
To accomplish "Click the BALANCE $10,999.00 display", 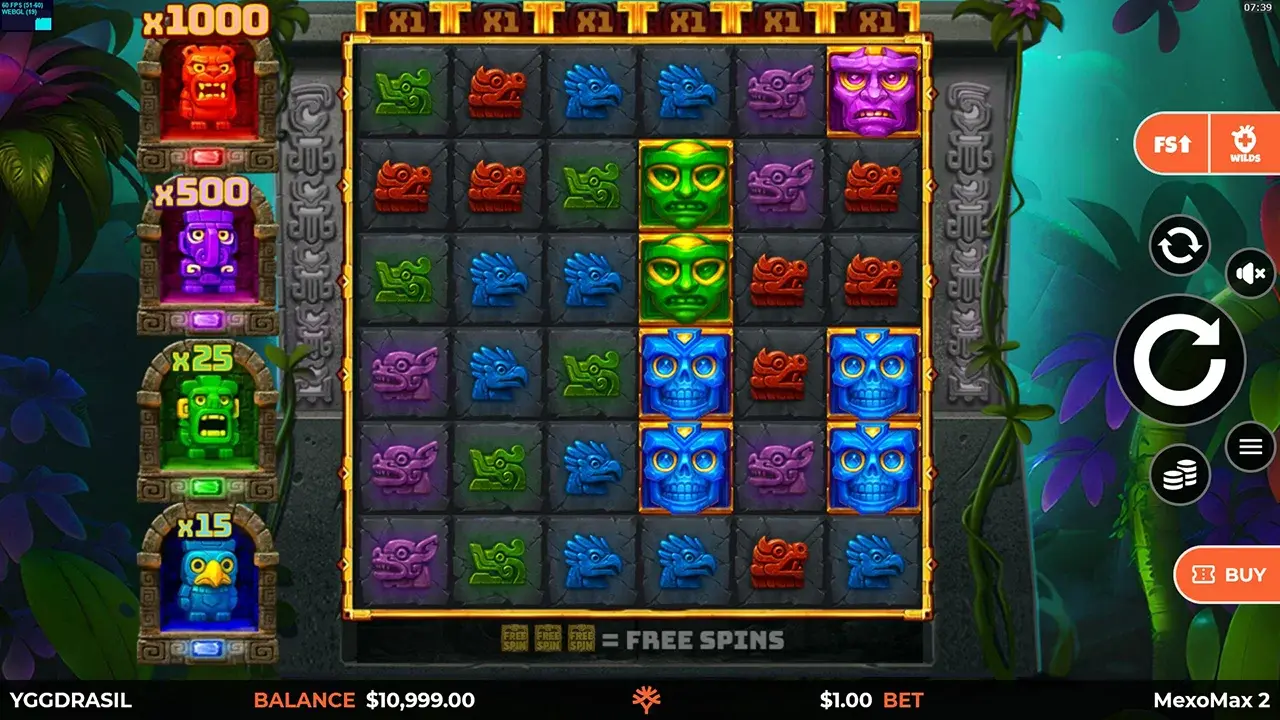I will tap(365, 701).
